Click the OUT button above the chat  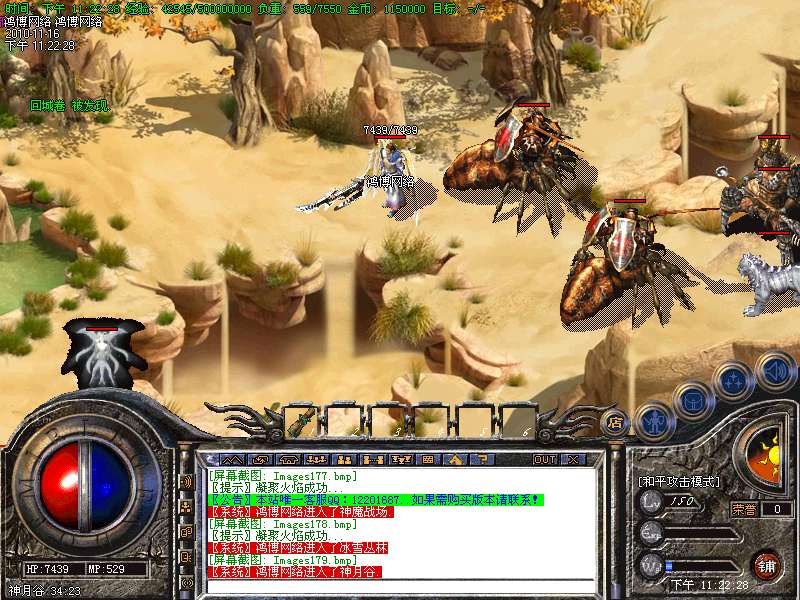[544, 460]
